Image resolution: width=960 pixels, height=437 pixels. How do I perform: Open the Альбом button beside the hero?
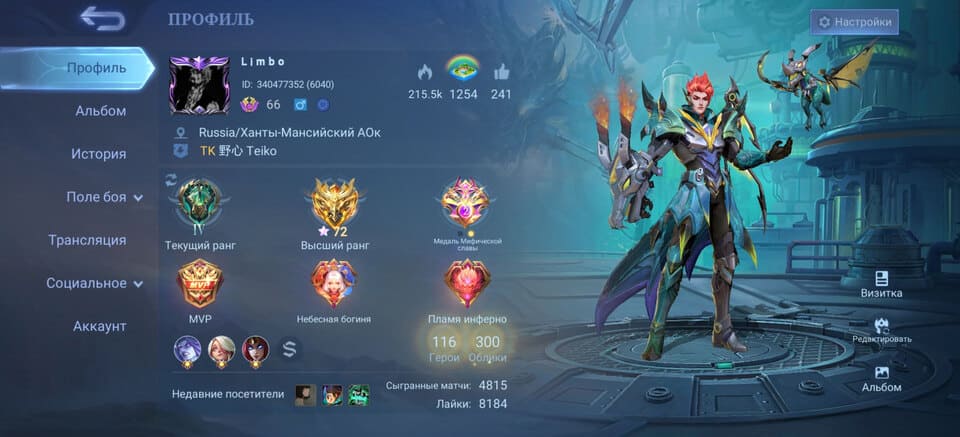[x=881, y=376]
